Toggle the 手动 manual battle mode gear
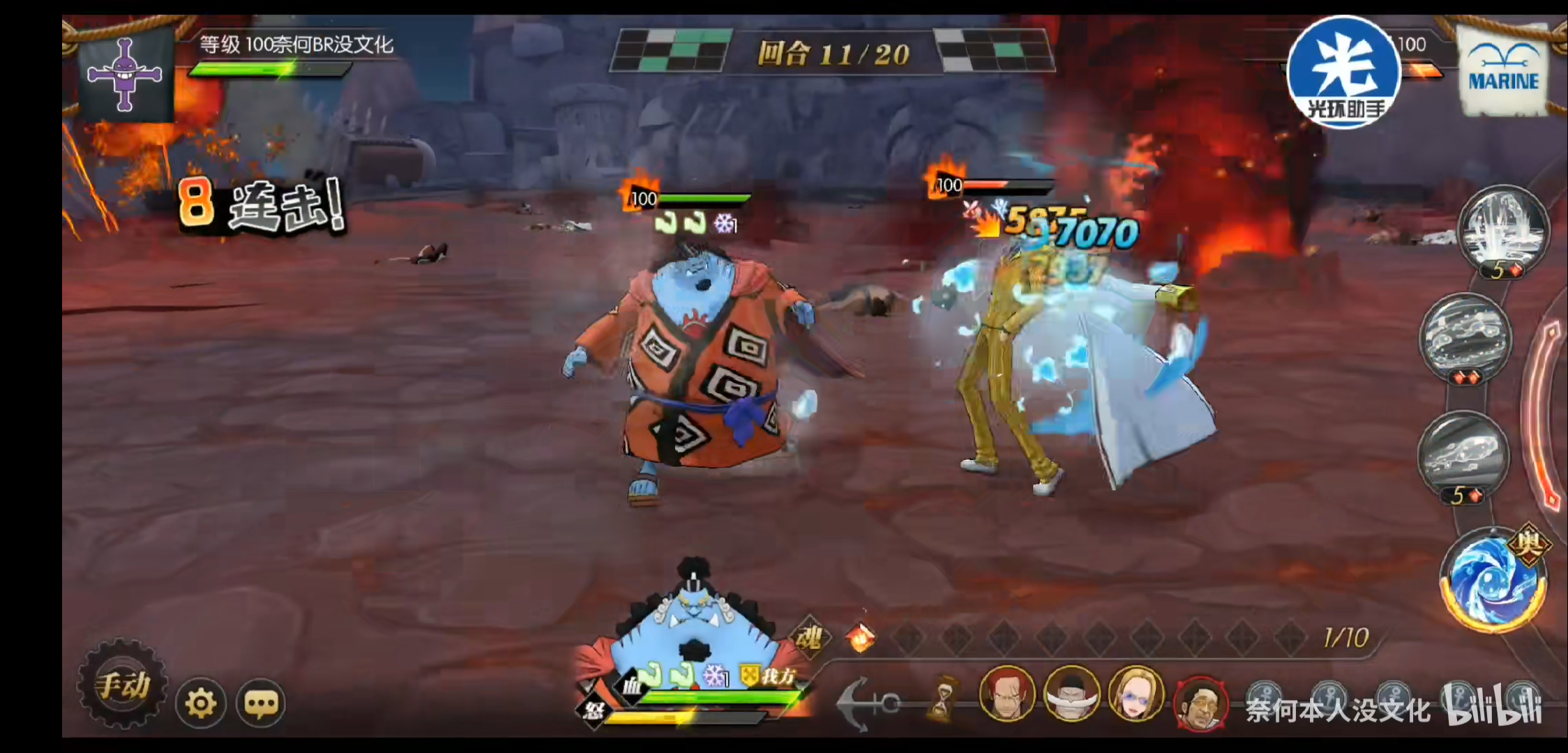This screenshot has height=753, width=1568. tap(123, 685)
